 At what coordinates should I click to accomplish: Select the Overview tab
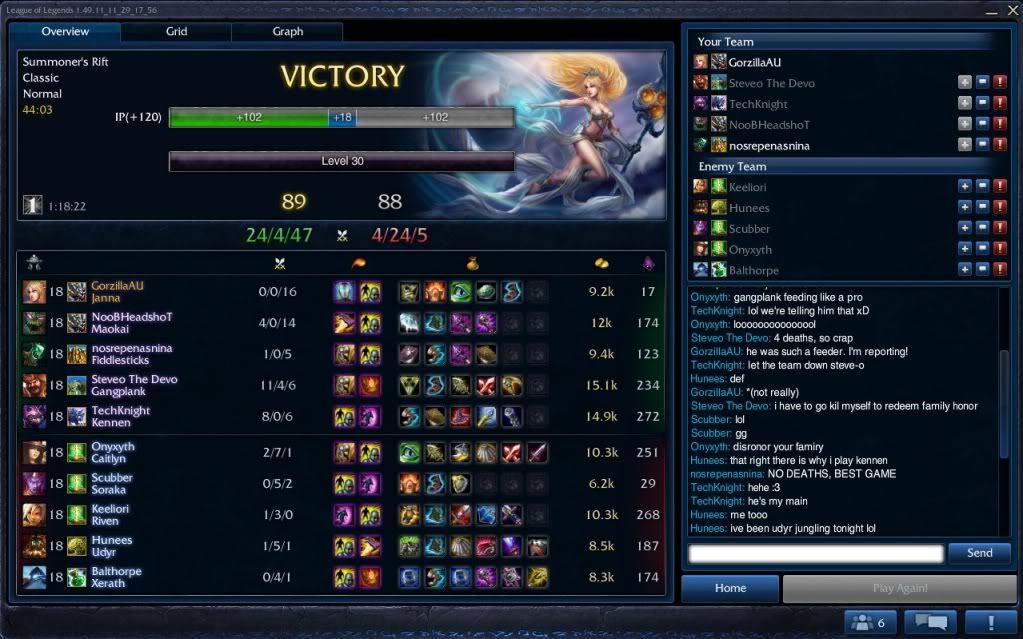click(65, 32)
